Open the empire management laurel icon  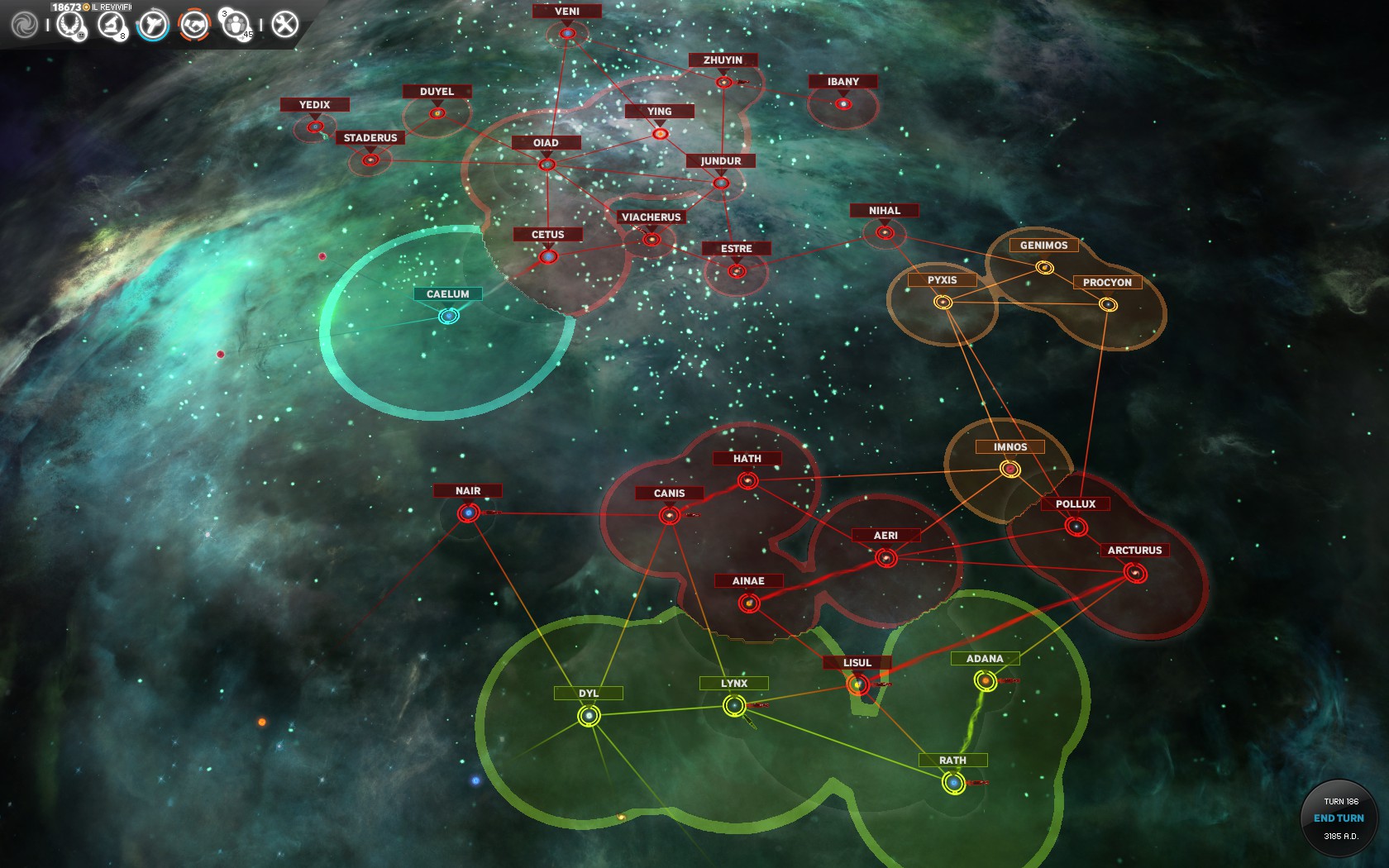click(70, 25)
